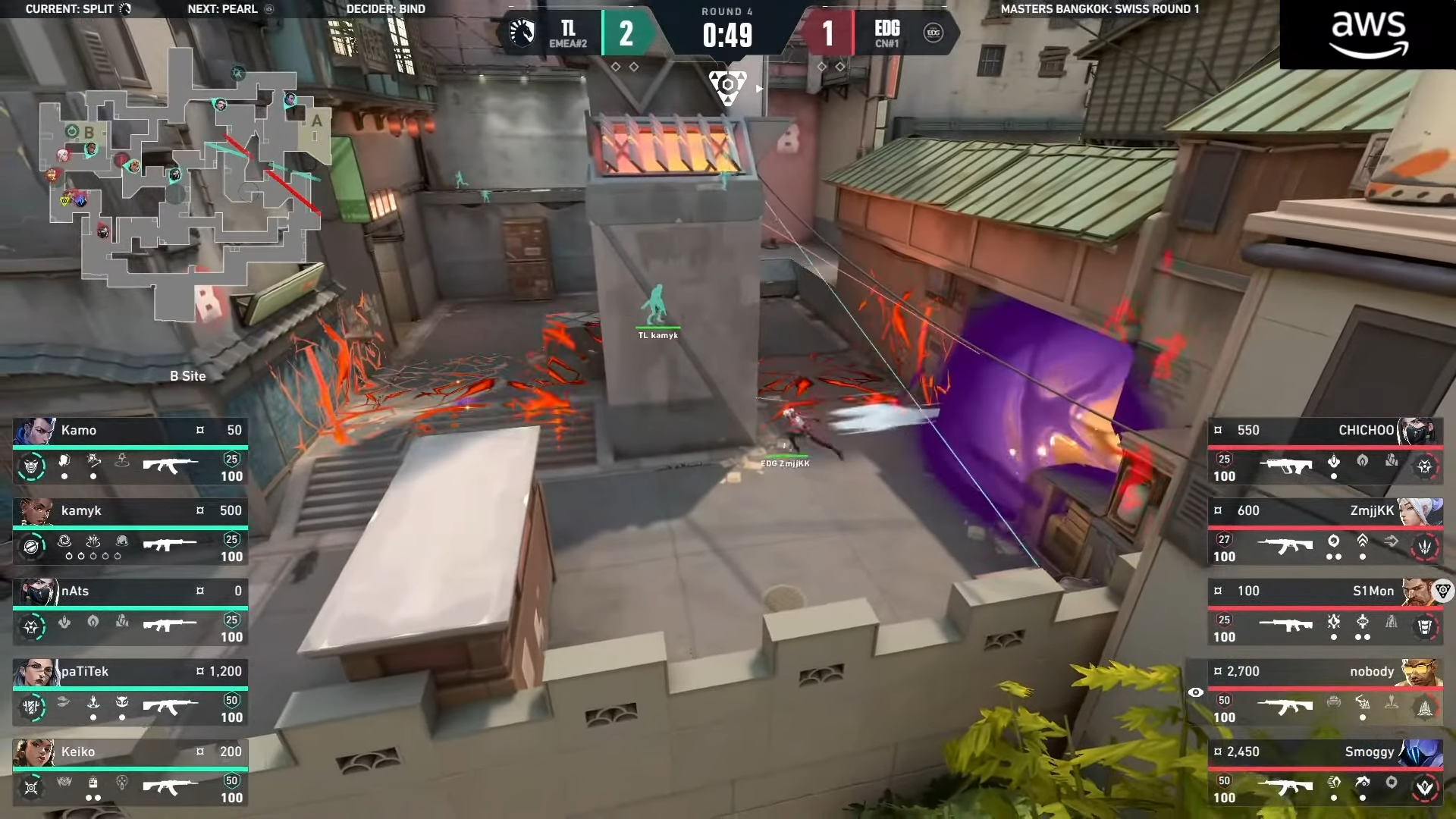The width and height of the screenshot is (1456, 819).
Task: Click the spike icon under the timer
Action: pyautogui.click(x=727, y=87)
